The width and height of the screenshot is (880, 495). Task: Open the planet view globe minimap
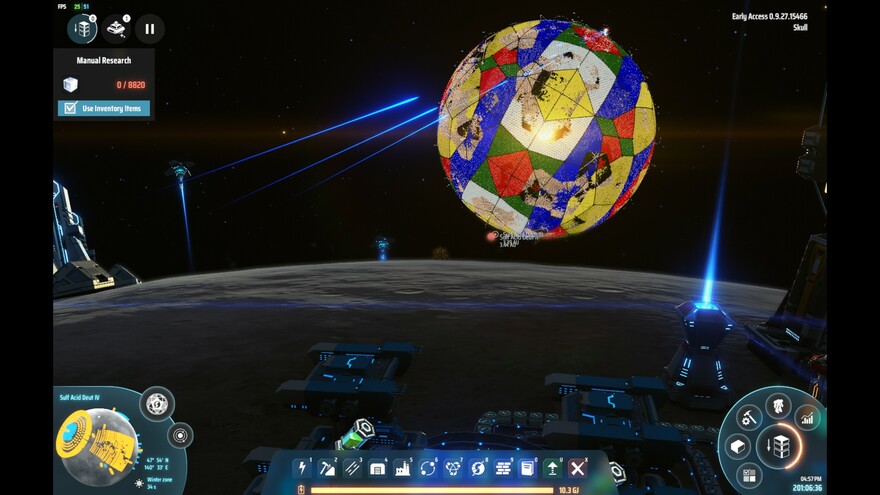point(98,441)
